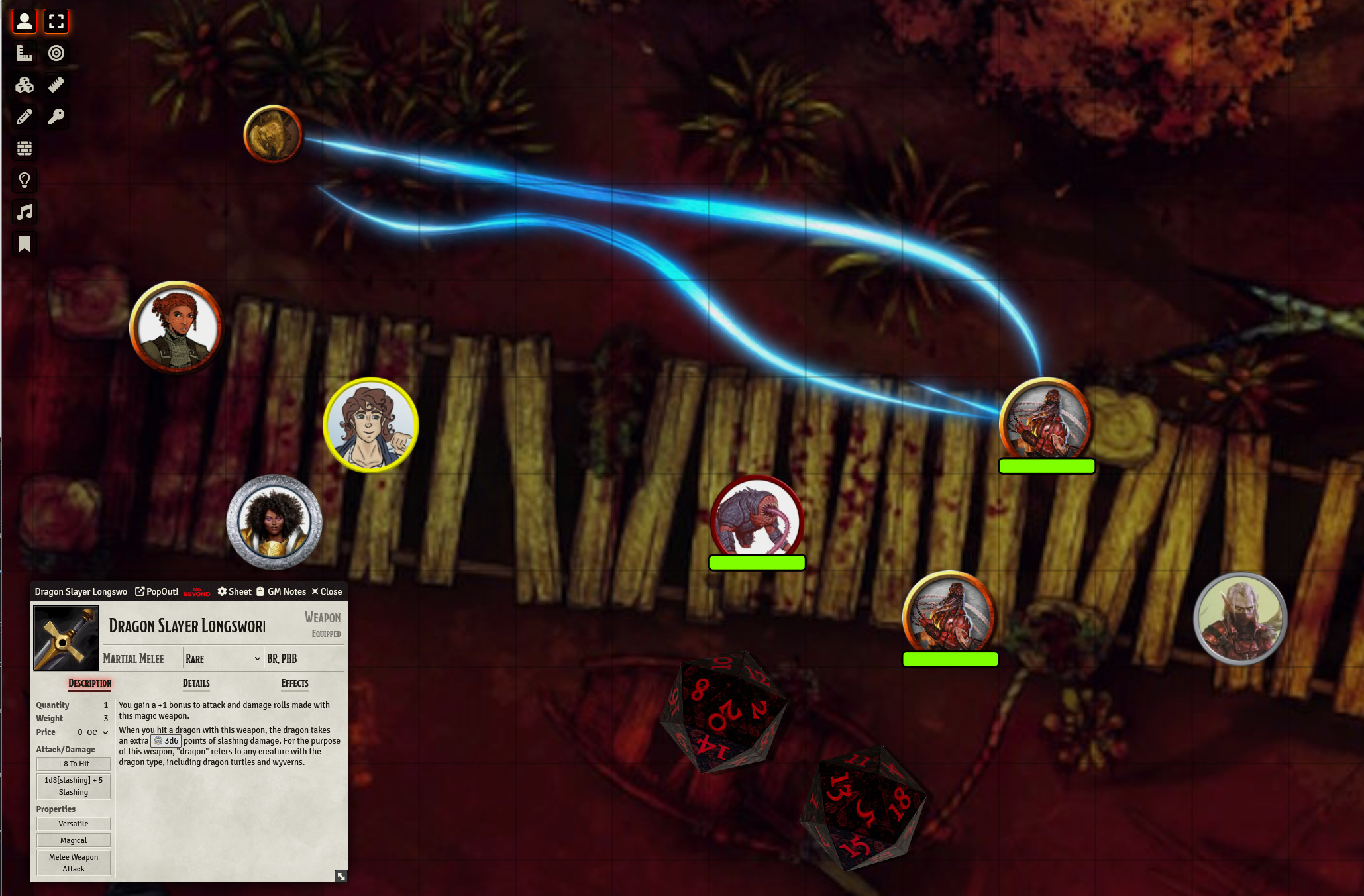Click the PopOut! button on item sheet
The height and width of the screenshot is (896, 1364).
point(157,591)
